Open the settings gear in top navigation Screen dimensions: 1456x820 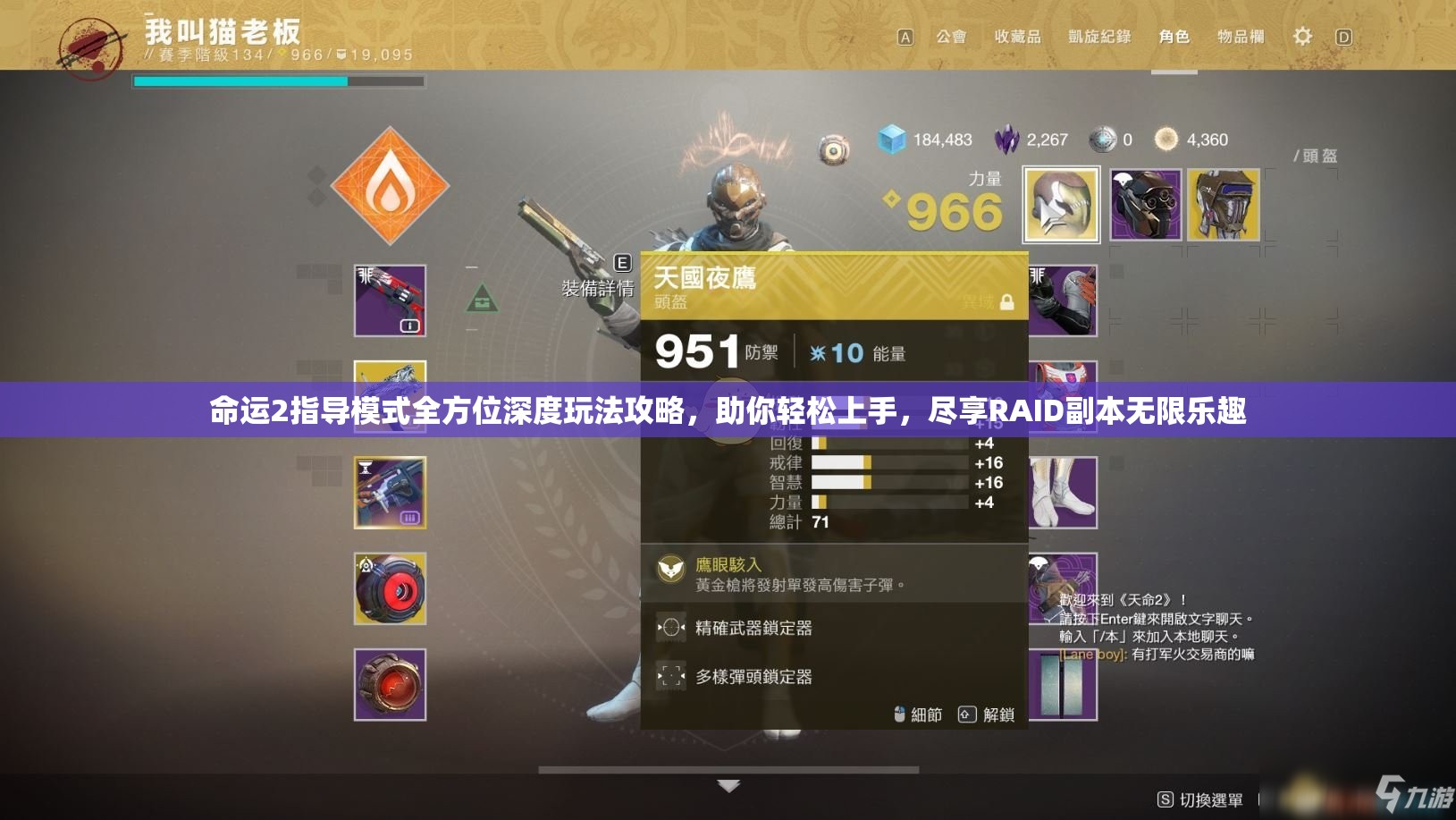[1302, 36]
